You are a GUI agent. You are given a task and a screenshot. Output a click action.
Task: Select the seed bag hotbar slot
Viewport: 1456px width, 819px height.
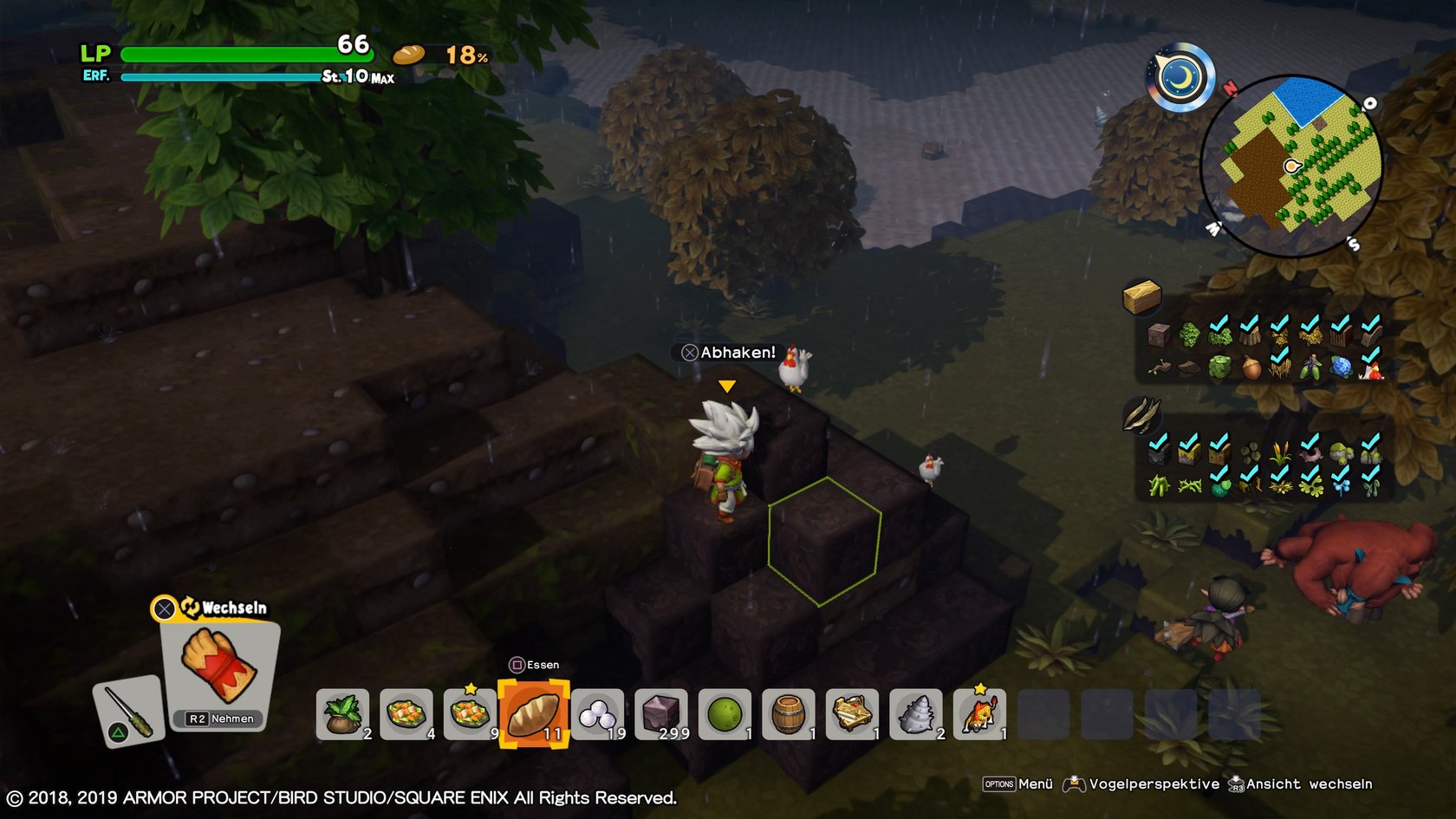tap(342, 714)
